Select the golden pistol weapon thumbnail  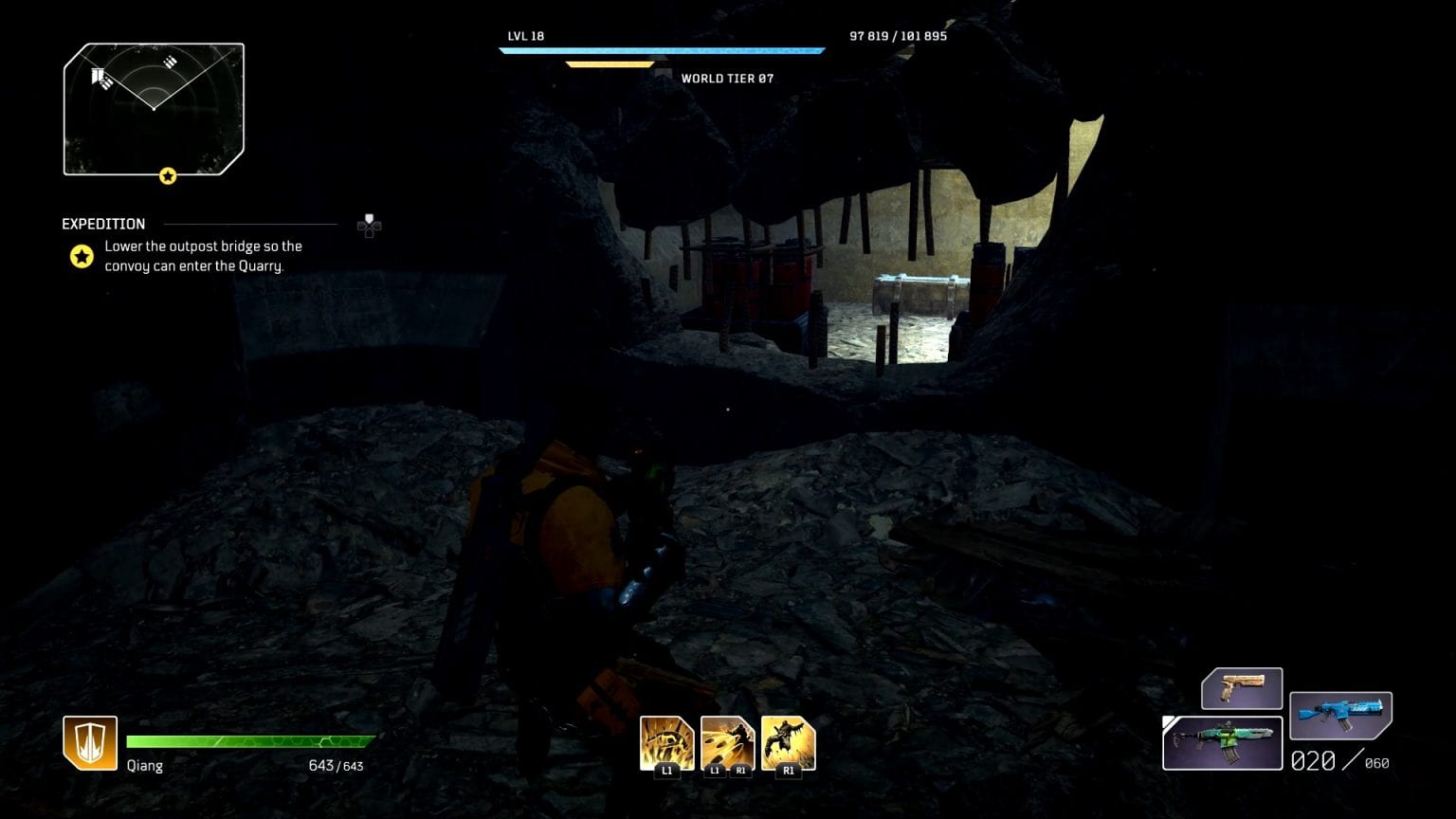[1243, 688]
